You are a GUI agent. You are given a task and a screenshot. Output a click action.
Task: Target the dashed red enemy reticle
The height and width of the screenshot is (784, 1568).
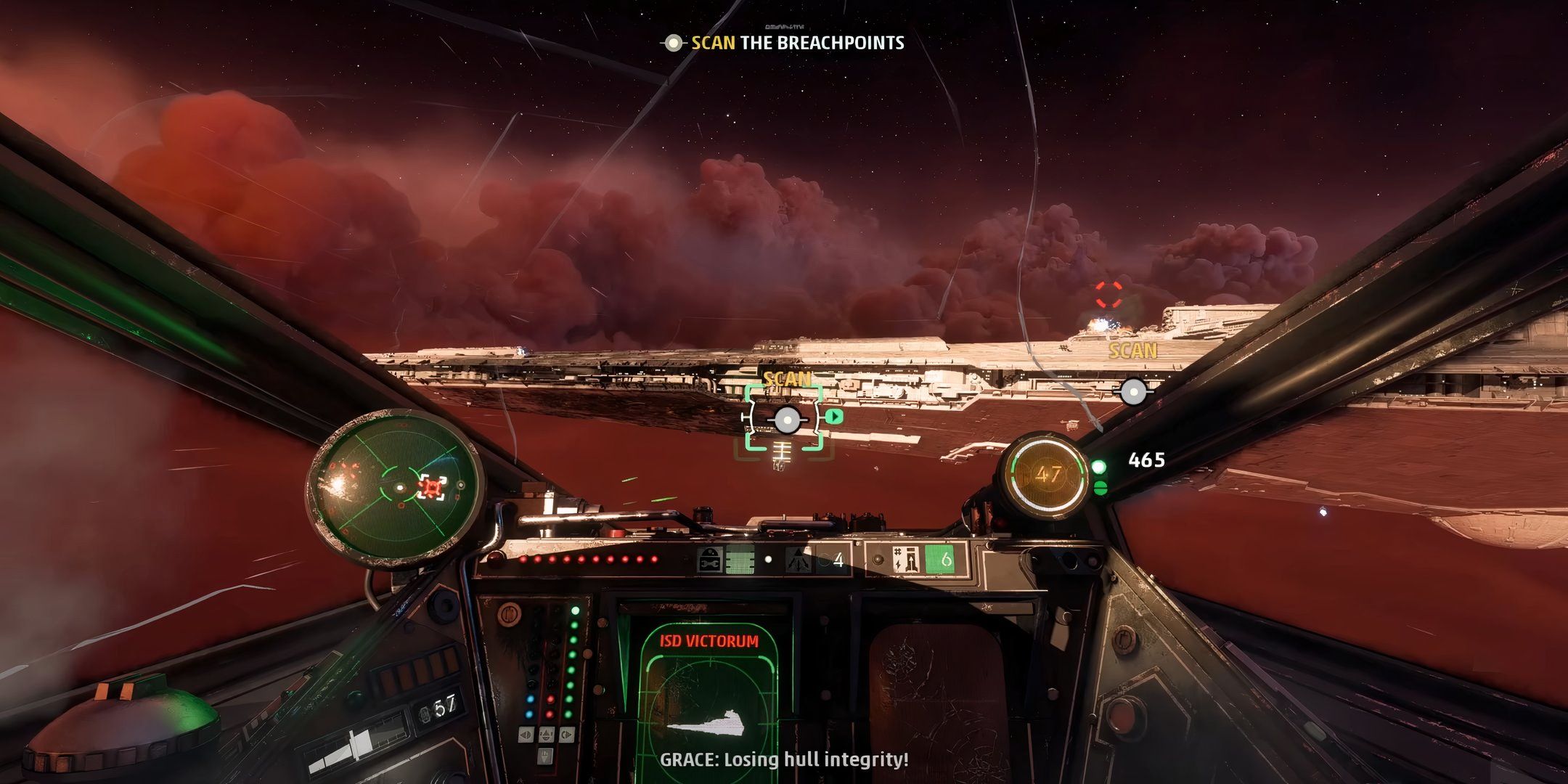(x=1108, y=295)
